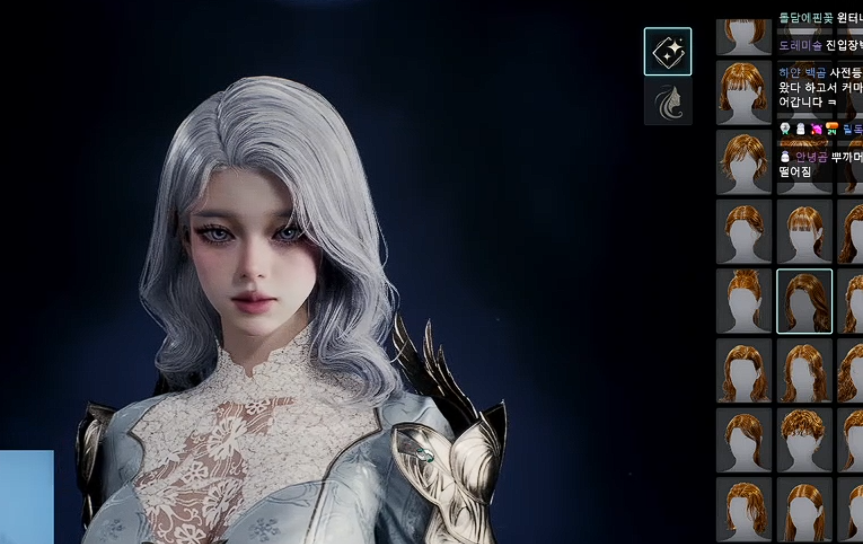863x544 pixels.
Task: Select the top-knot updo hairstyle thumbnail
Action: (x=743, y=301)
